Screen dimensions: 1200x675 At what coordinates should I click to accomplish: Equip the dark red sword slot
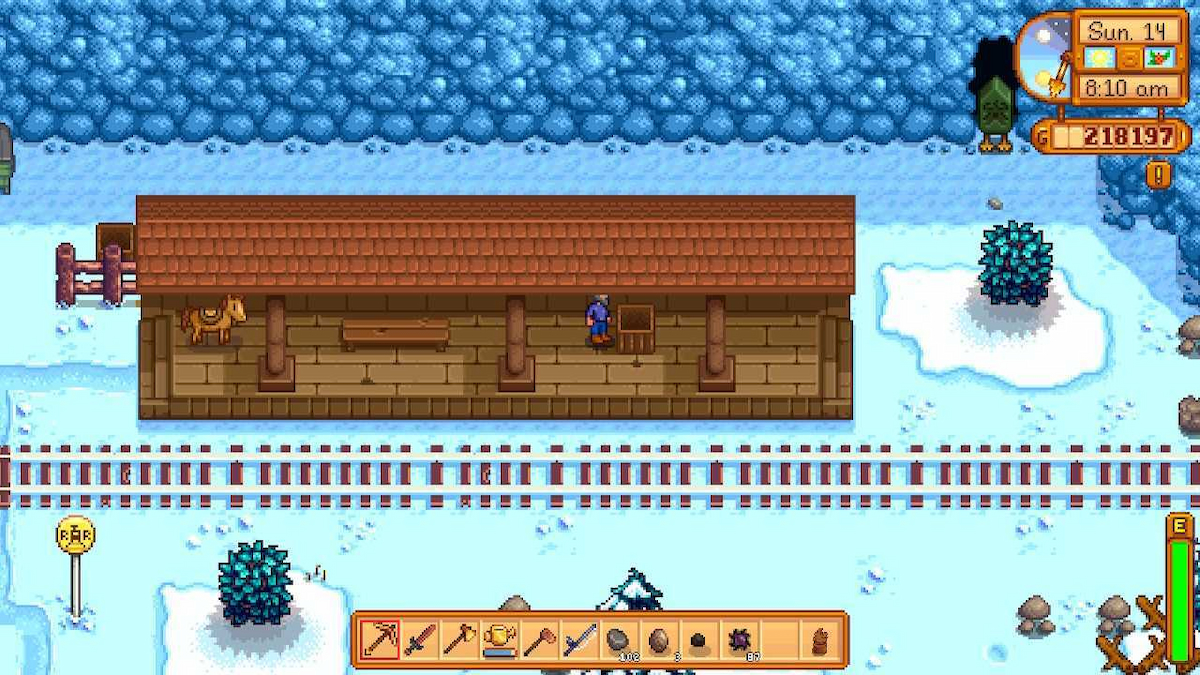click(x=419, y=640)
